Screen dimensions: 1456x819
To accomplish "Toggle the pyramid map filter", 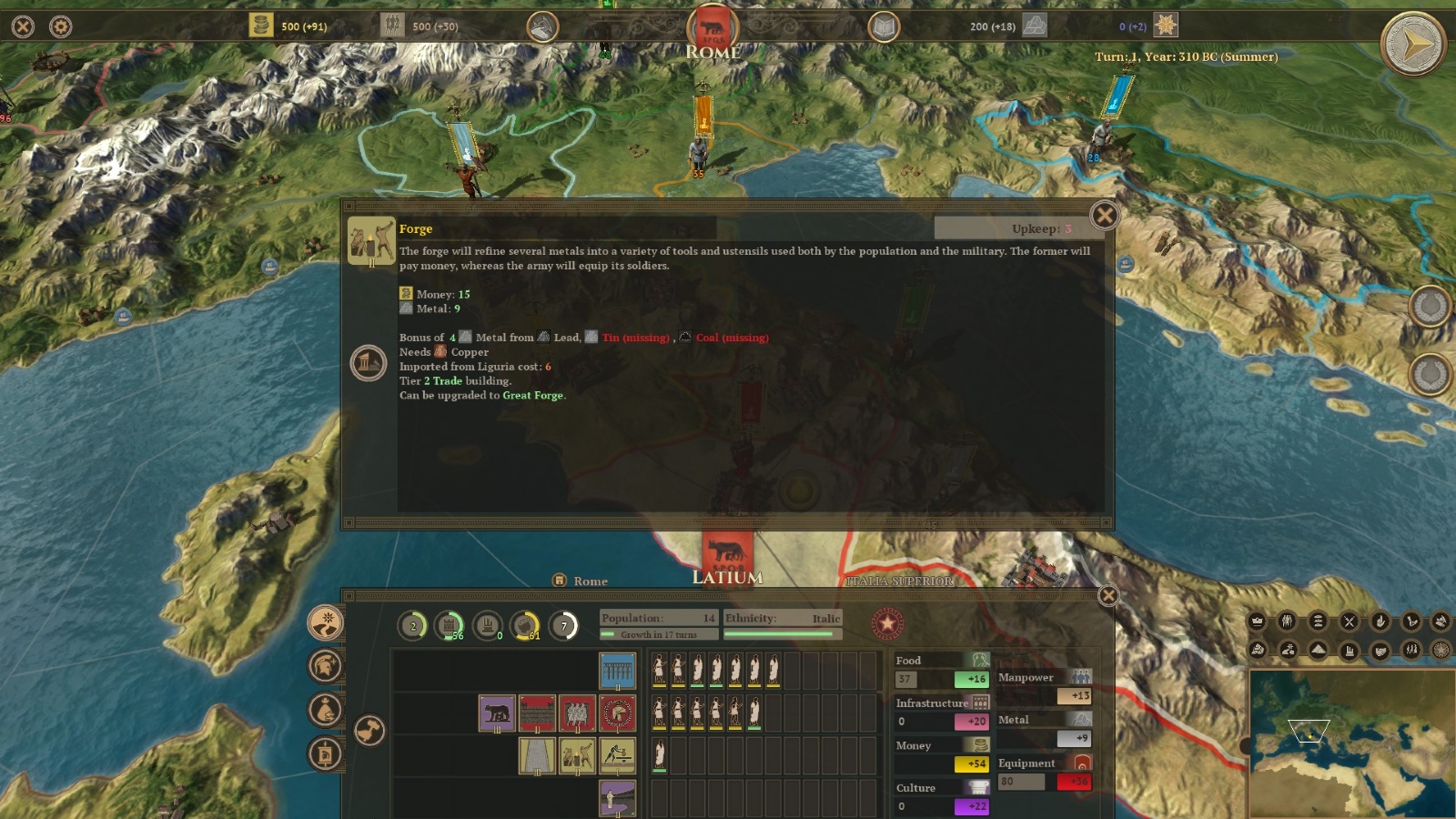I will pos(1319,650).
